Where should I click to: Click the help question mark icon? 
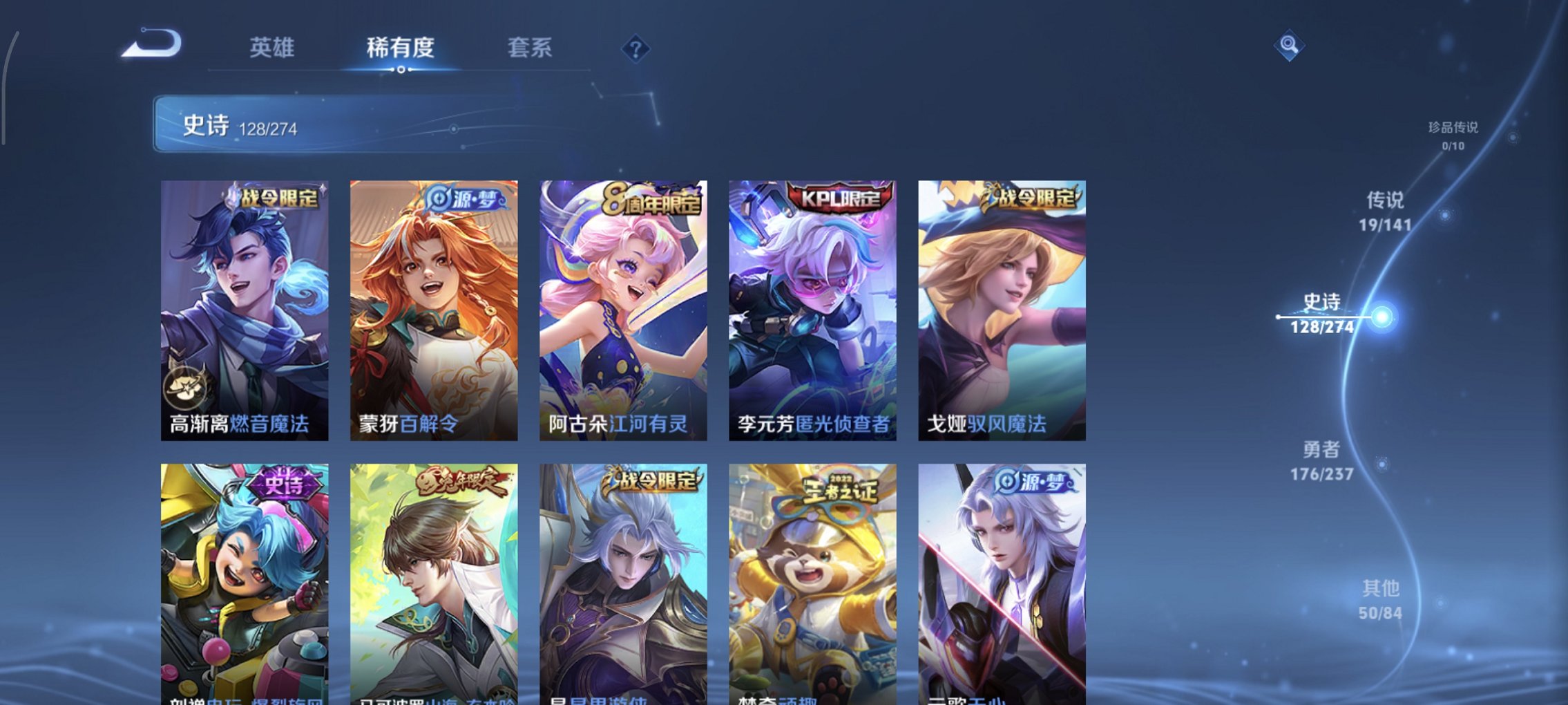[636, 48]
